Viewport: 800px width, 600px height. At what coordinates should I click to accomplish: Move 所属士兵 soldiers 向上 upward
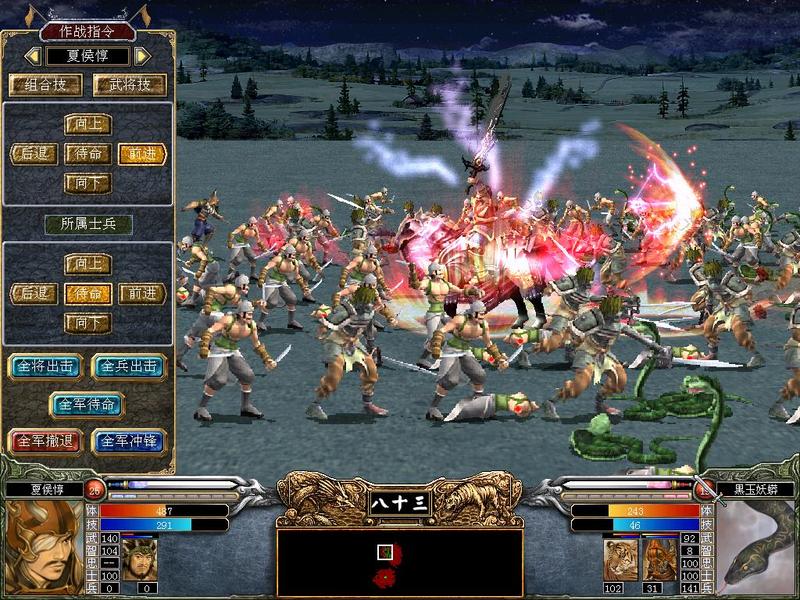pyautogui.click(x=88, y=264)
